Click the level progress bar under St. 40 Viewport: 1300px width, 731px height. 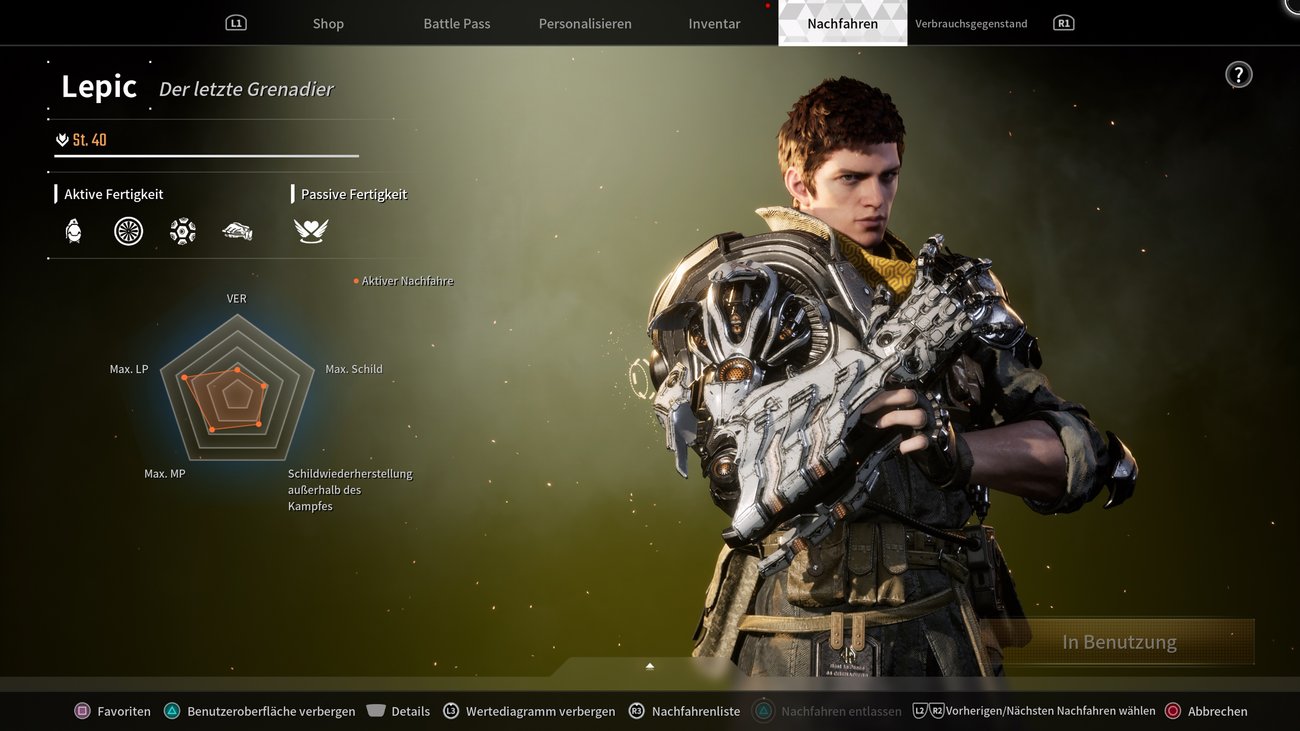coord(207,156)
